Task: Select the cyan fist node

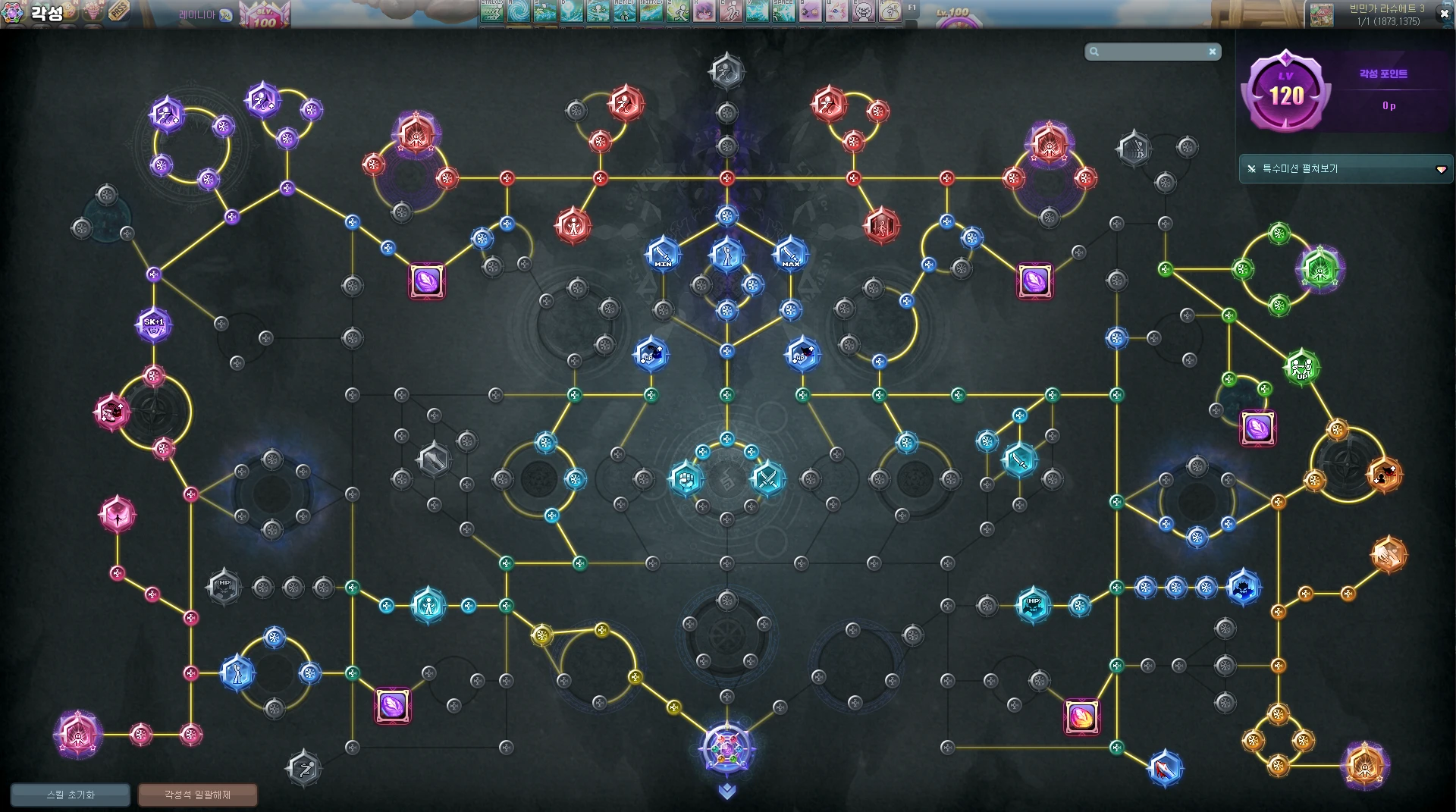Action: [686, 478]
